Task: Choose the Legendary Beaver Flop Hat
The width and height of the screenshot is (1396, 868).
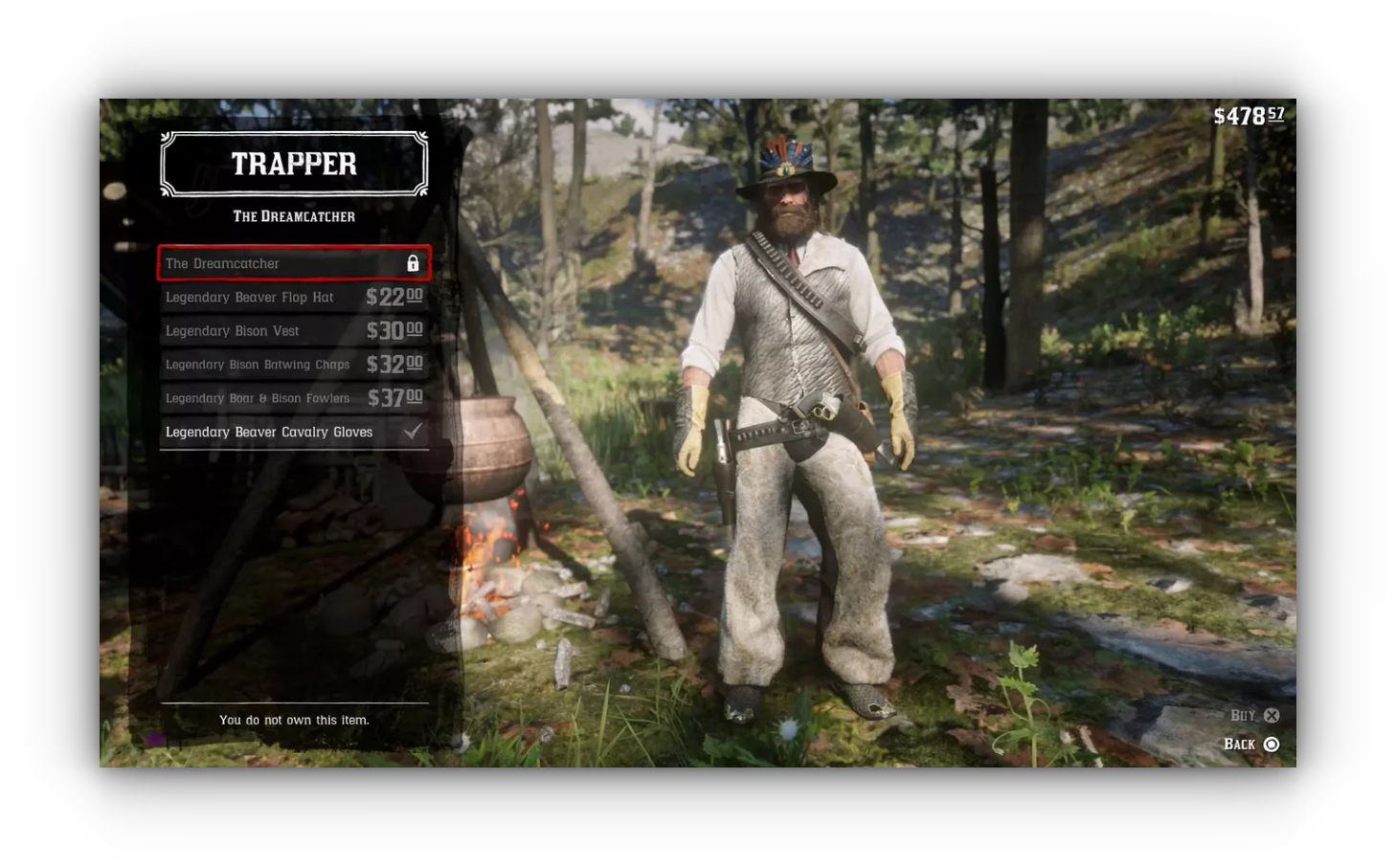Action: point(293,298)
